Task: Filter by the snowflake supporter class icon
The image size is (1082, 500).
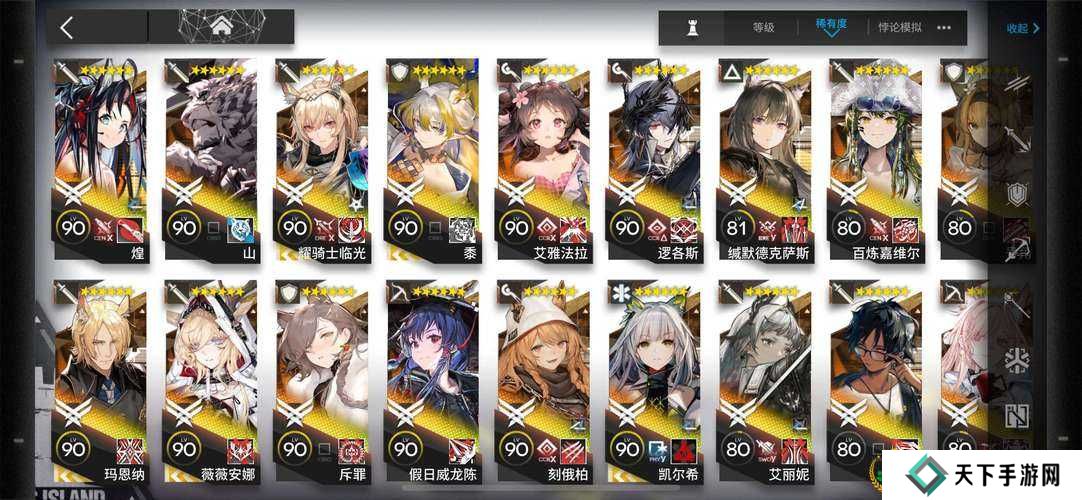Action: 1018,360
